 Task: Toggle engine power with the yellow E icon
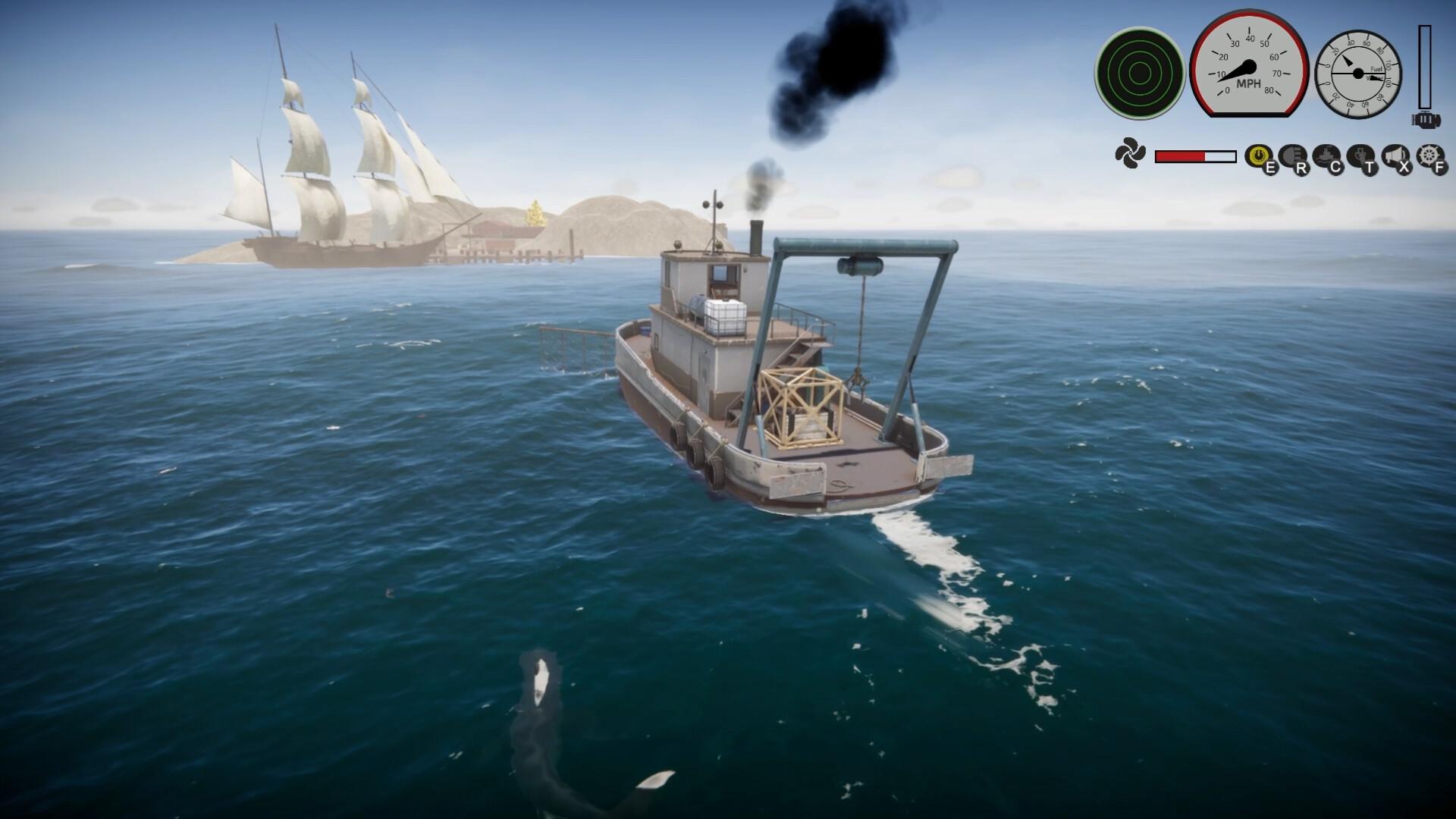(1259, 154)
